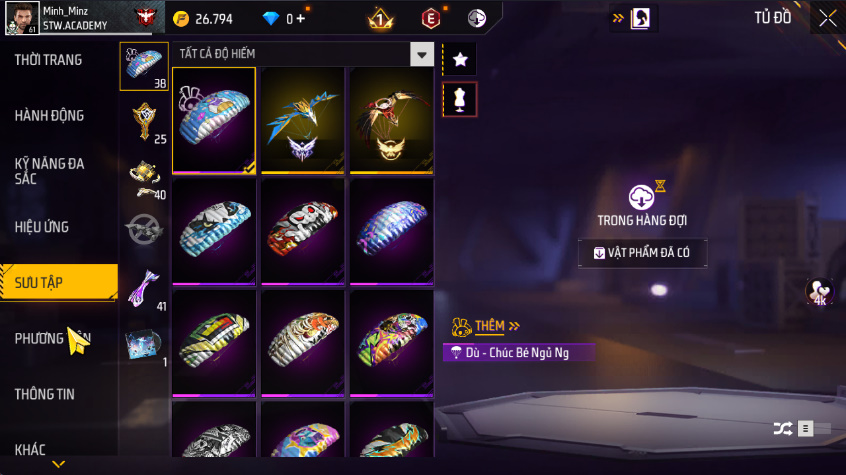
Task: Select the purple galaxy parachute skin
Action: (x=391, y=231)
